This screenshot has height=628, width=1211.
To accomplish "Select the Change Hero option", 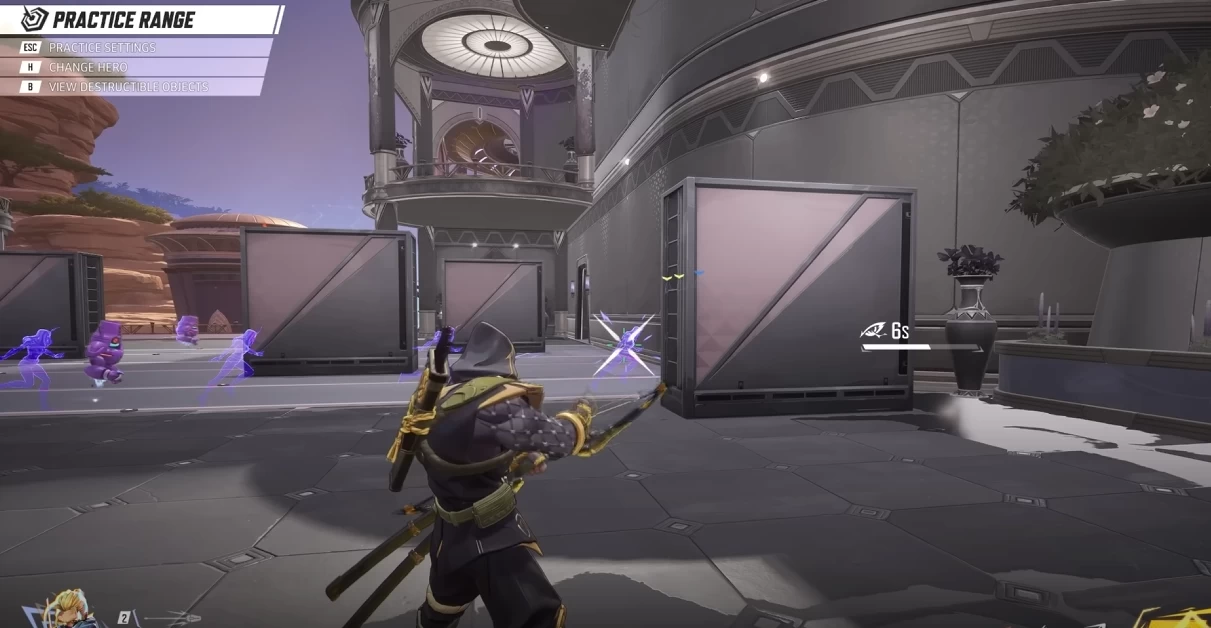I will click(88, 67).
